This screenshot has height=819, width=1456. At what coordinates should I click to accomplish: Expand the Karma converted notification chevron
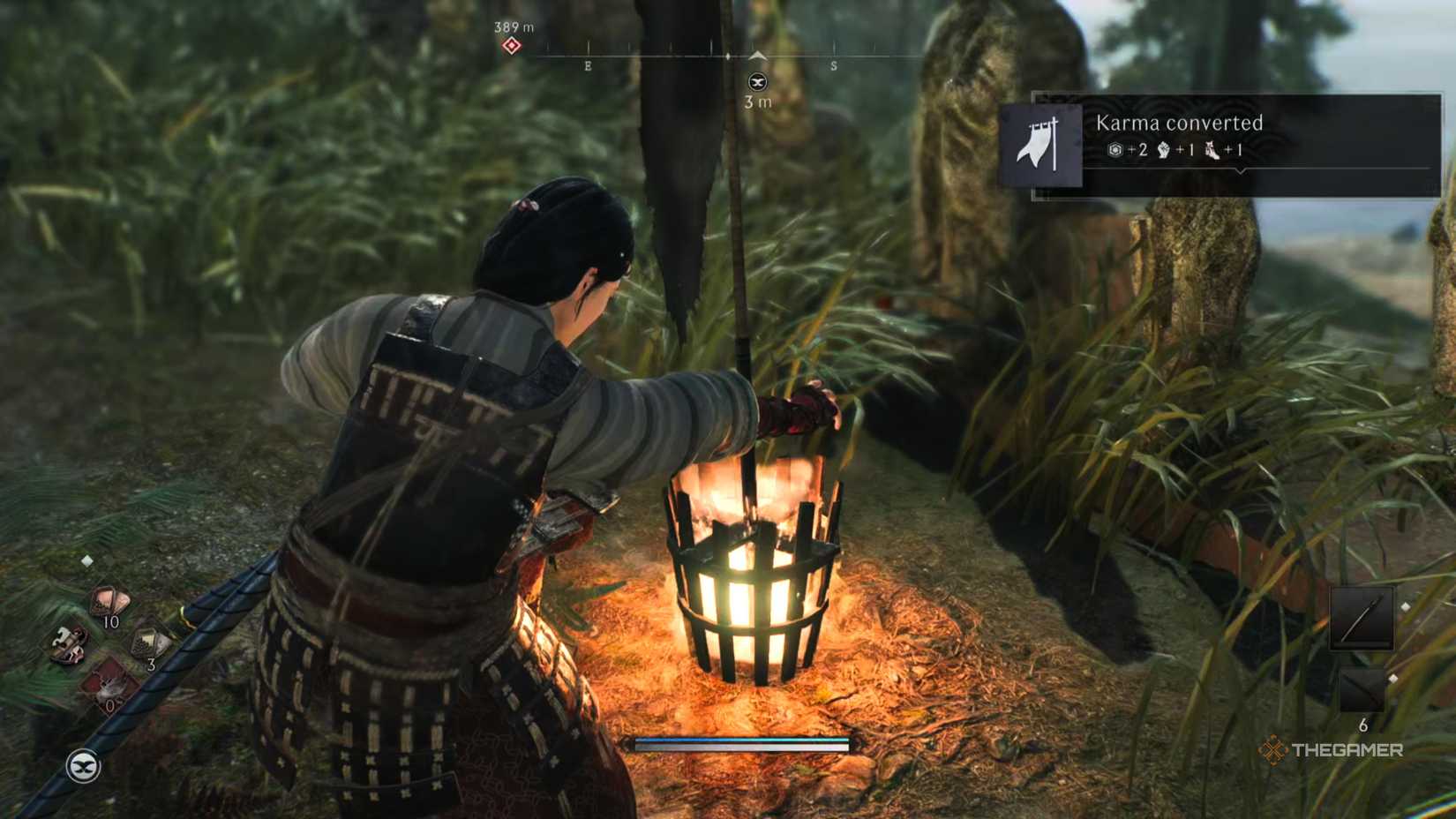[1242, 170]
